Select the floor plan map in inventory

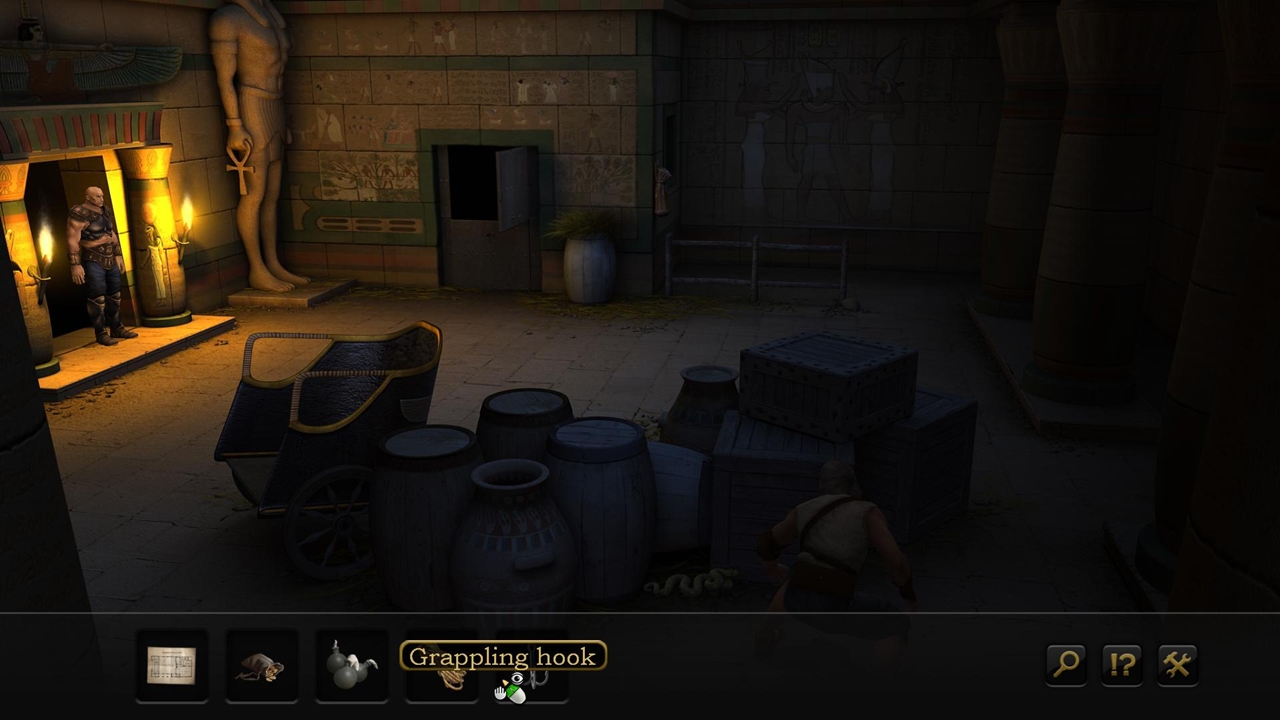[x=172, y=665]
